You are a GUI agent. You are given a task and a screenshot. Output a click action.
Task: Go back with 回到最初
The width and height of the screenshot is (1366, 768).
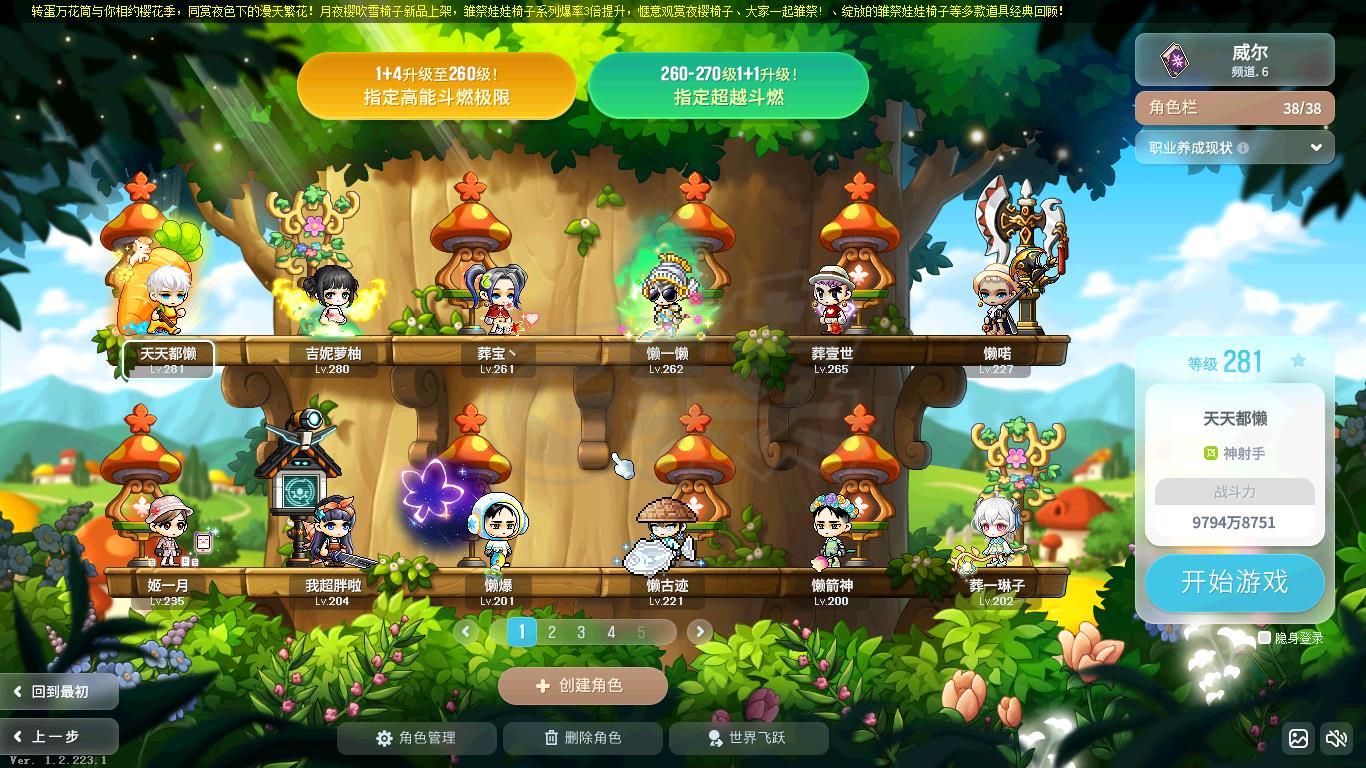pyautogui.click(x=59, y=691)
